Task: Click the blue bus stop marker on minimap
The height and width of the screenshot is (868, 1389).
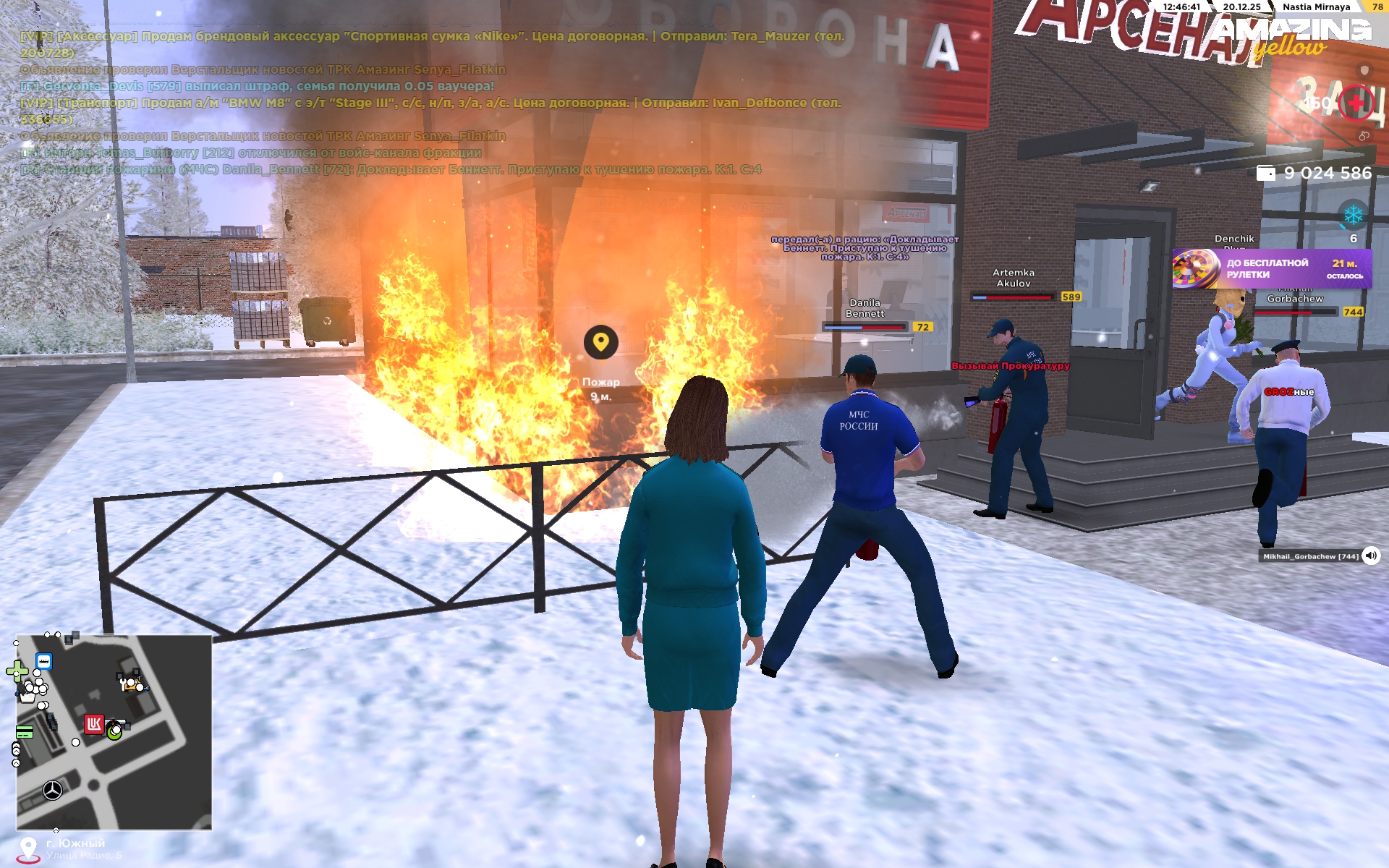Action: click(44, 661)
